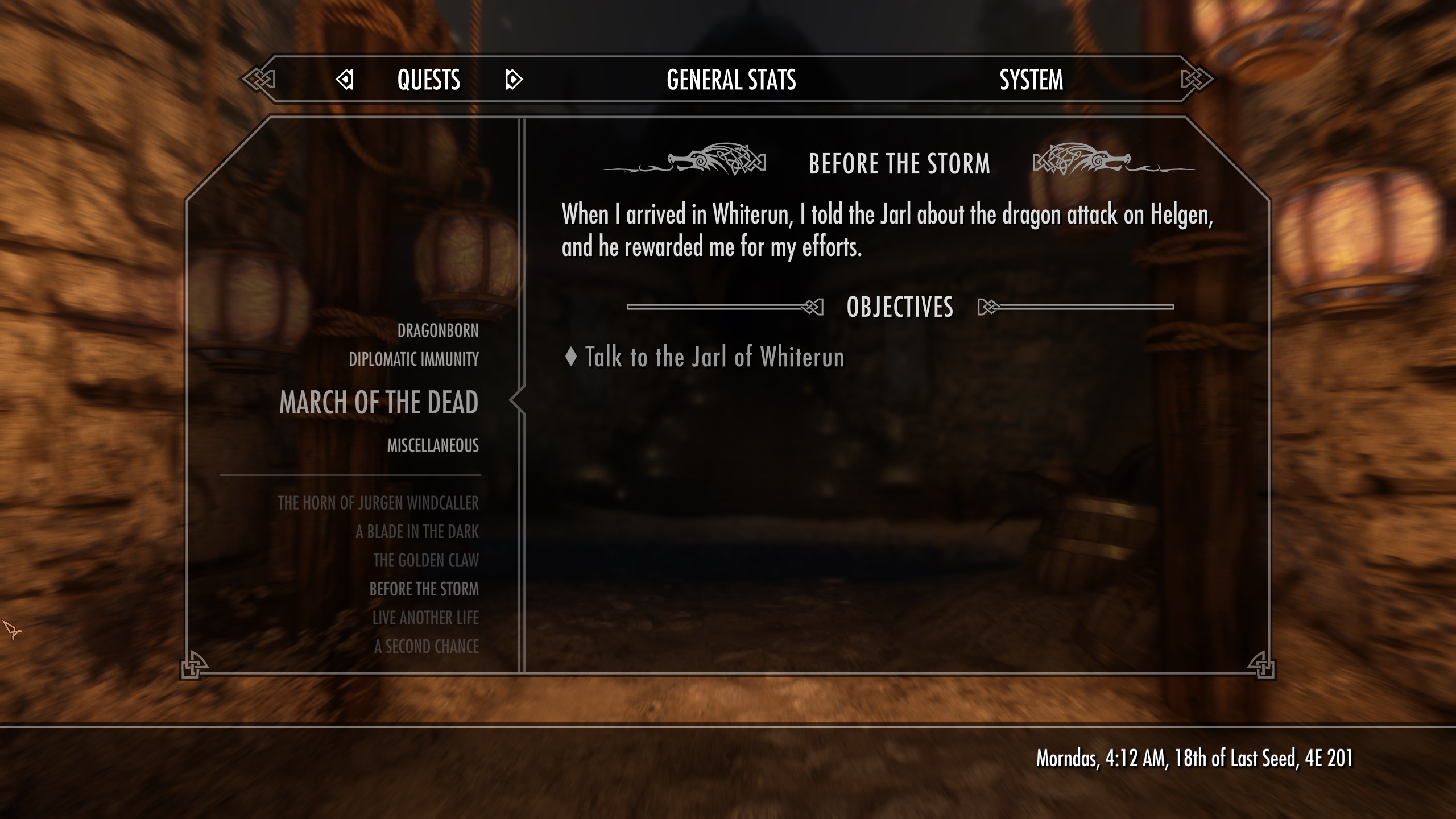This screenshot has height=819, width=1456.
Task: Select the Dragonborn quest entry
Action: pos(437,330)
